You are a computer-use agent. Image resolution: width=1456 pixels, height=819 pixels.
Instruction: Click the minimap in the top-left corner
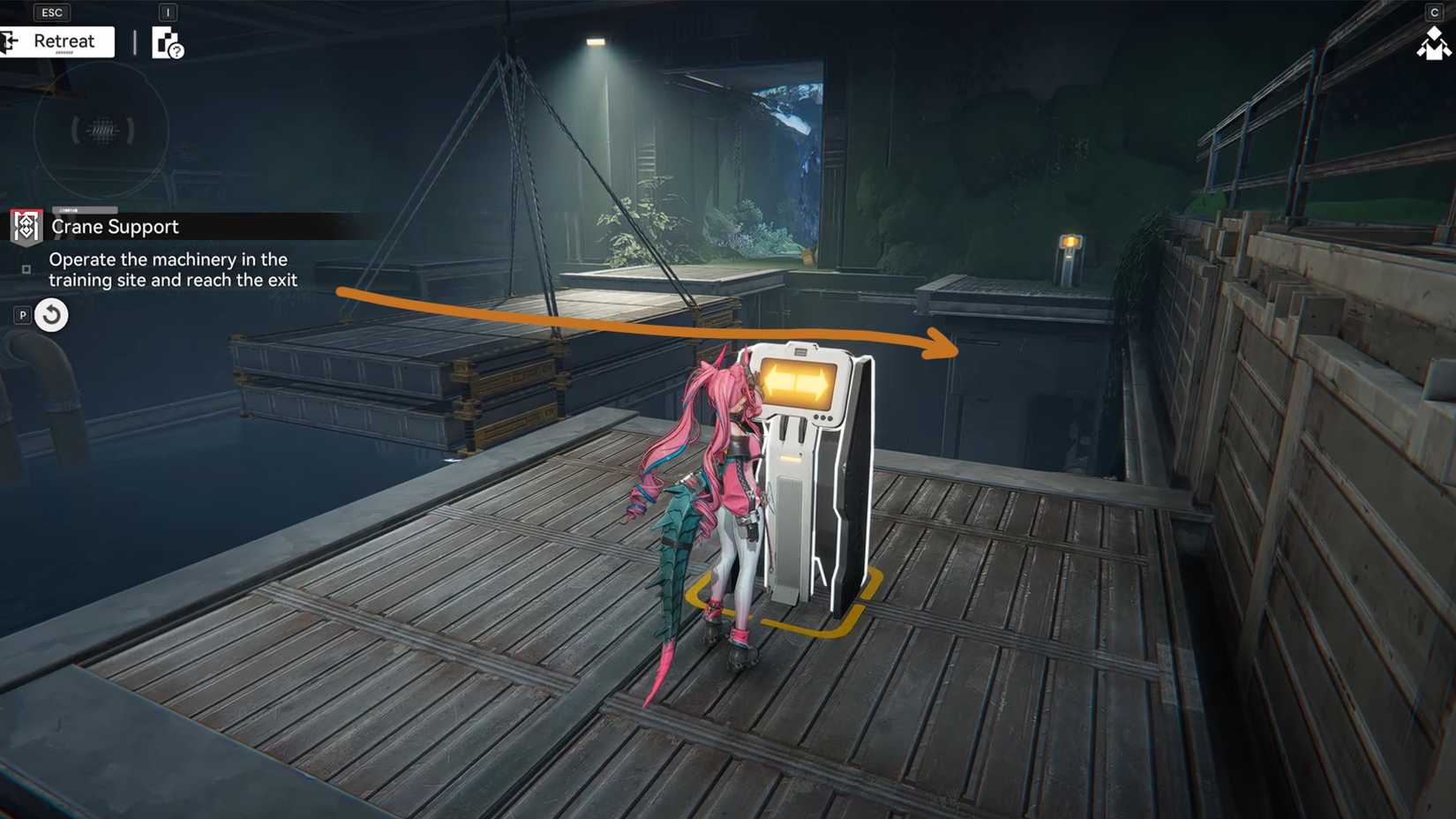[100, 130]
